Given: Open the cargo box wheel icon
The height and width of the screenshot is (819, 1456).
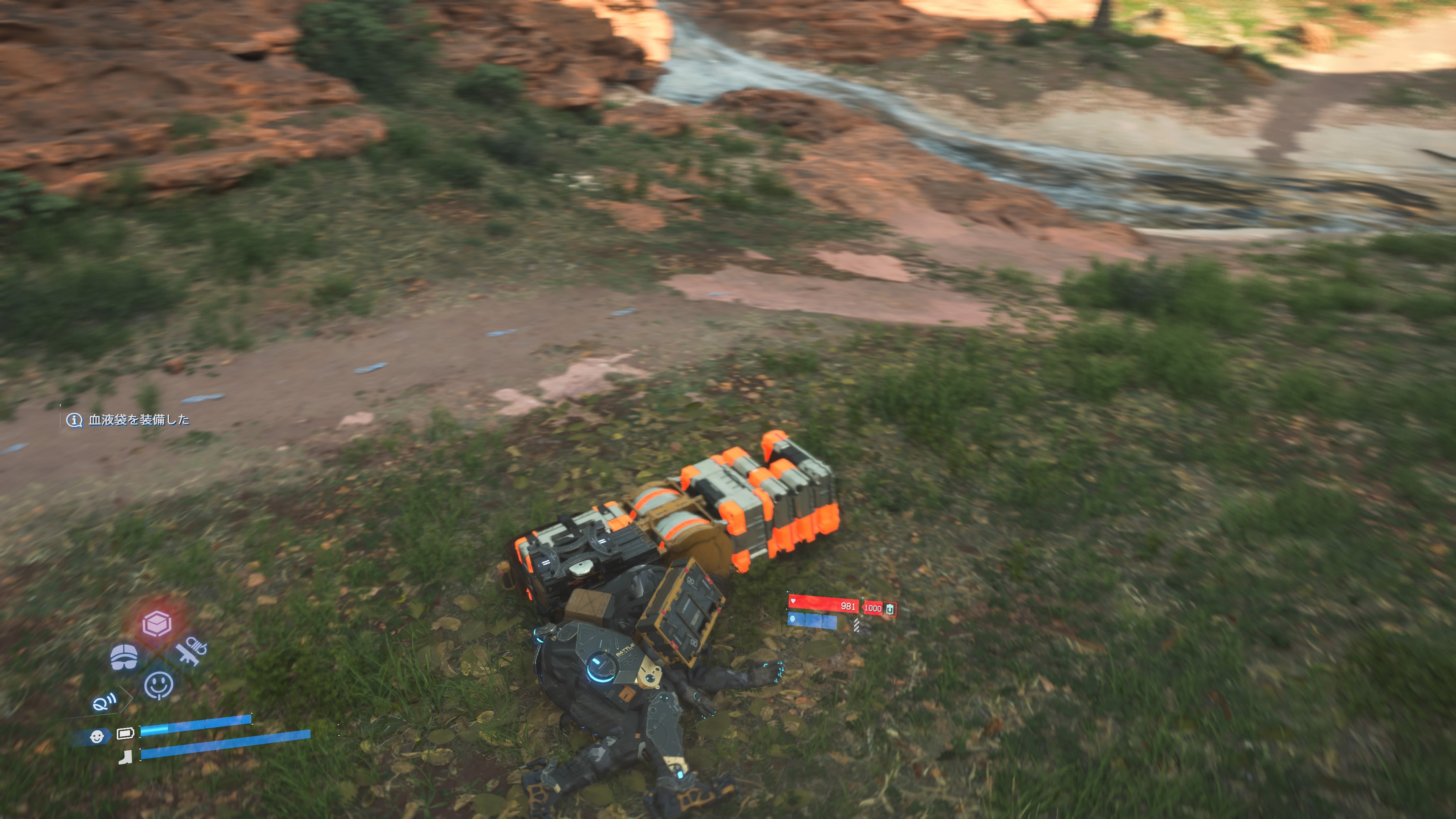Looking at the screenshot, I should (157, 623).
